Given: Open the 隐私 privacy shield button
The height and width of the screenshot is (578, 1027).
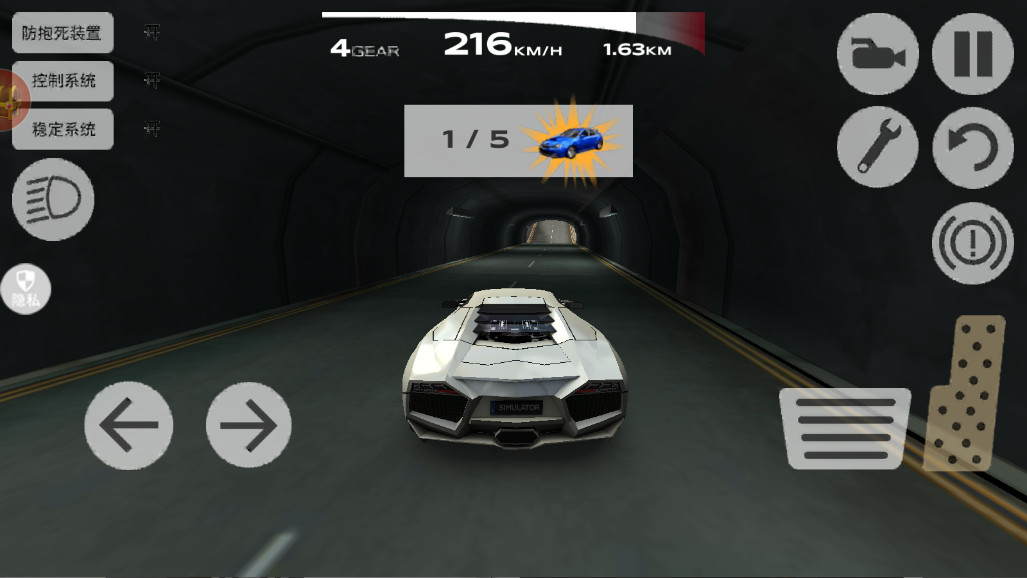Looking at the screenshot, I should click(x=25, y=289).
